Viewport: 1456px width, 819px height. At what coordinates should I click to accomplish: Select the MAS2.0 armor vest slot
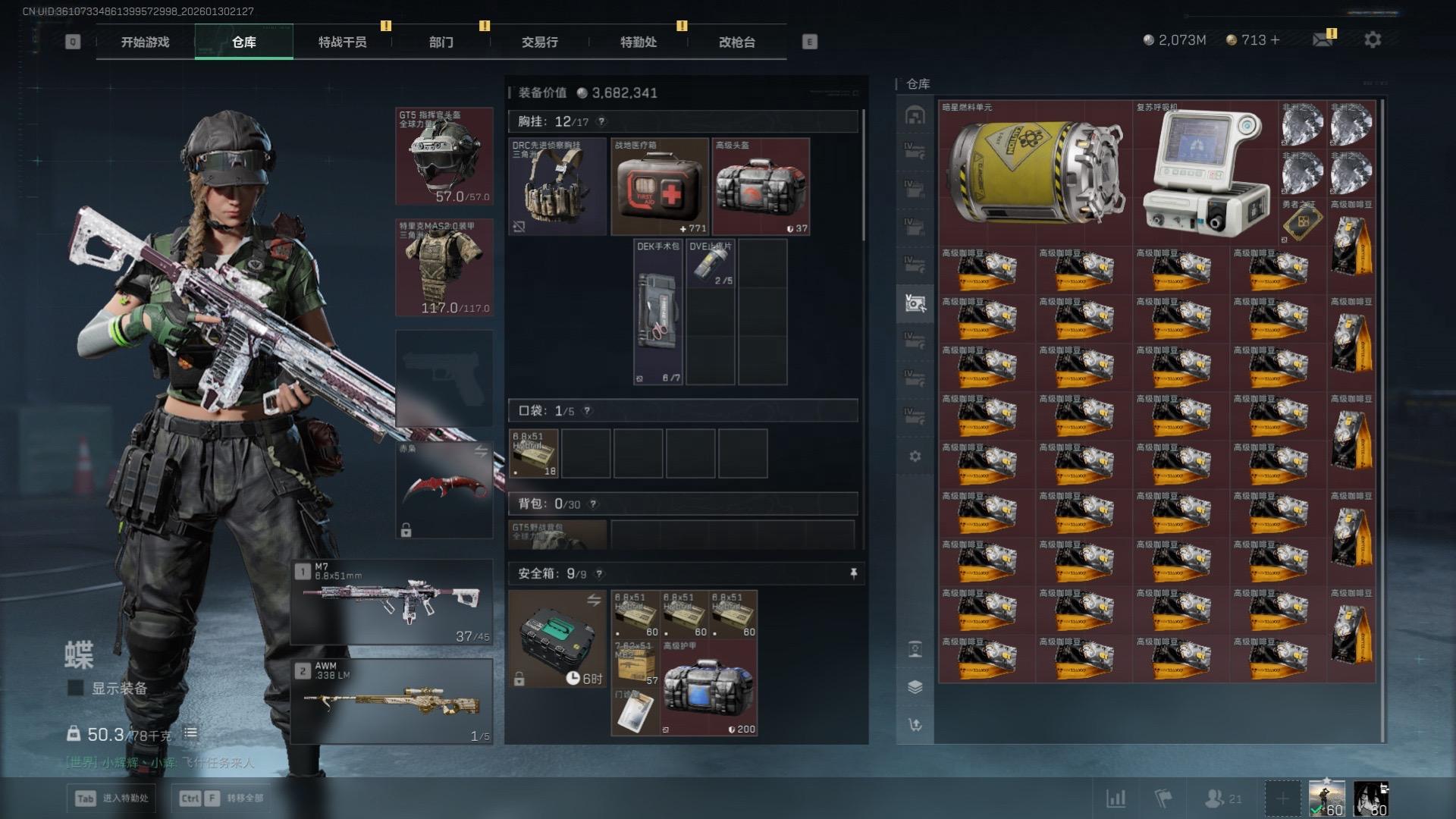(x=444, y=268)
